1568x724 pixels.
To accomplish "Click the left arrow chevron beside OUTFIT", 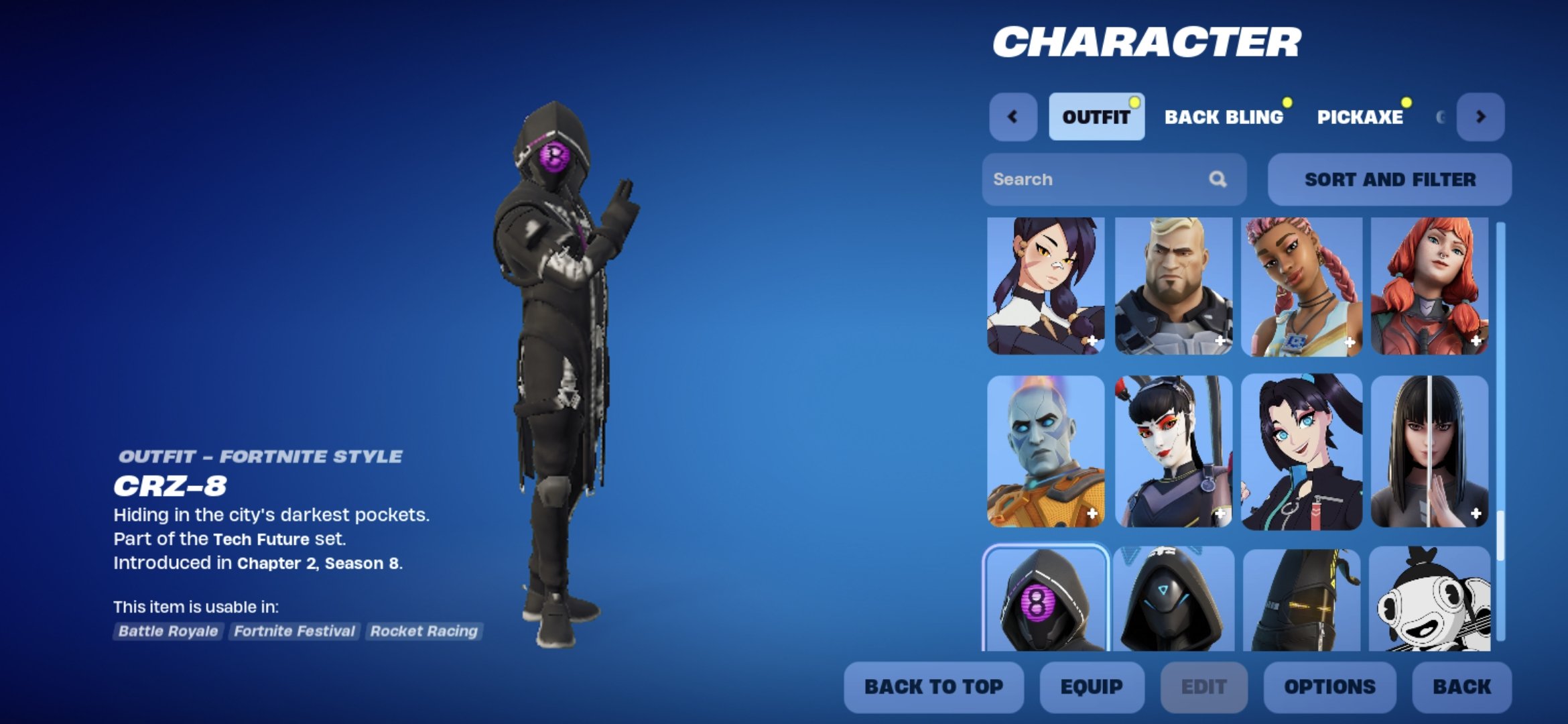I will click(1012, 117).
